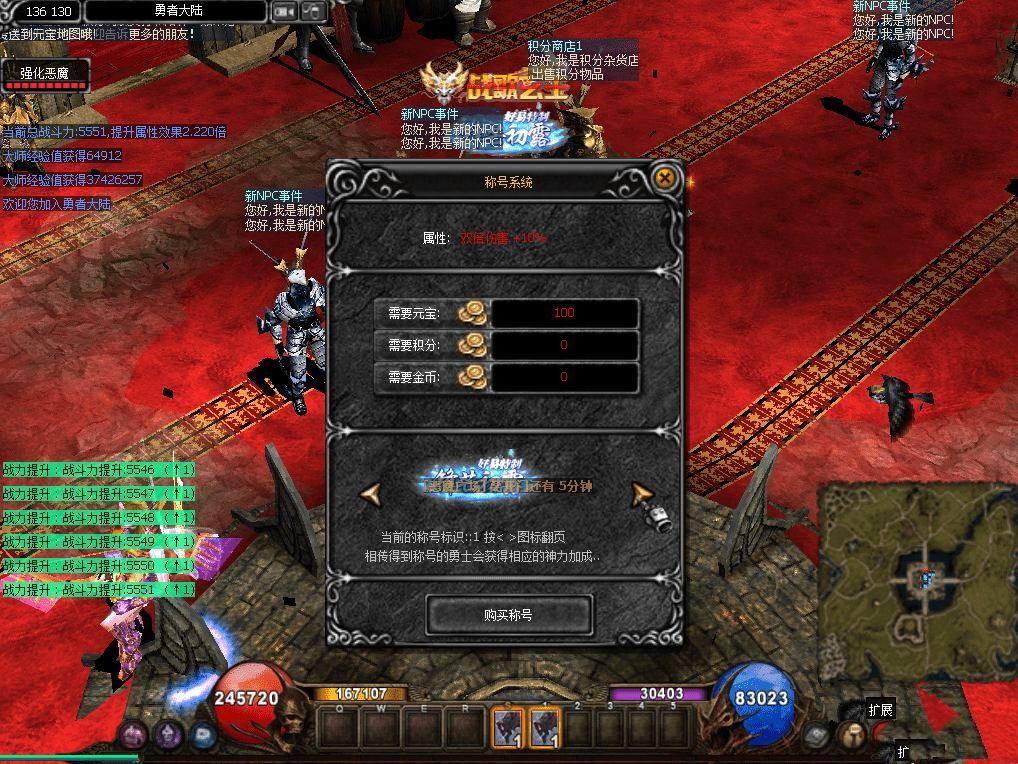Use the first item in the hotbar
The height and width of the screenshot is (764, 1018).
point(506,726)
